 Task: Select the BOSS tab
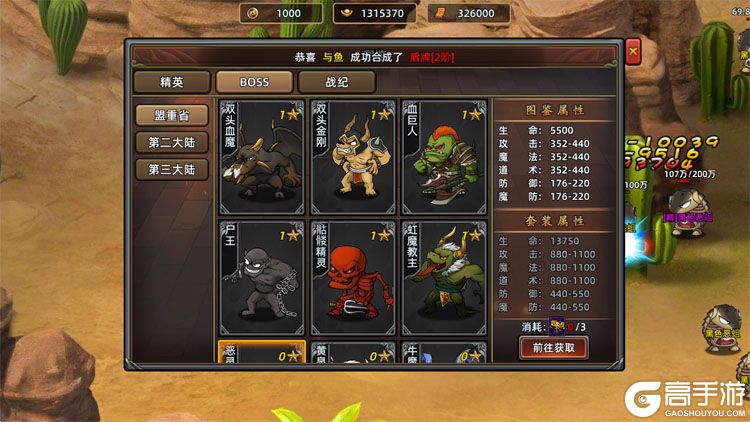tap(253, 82)
